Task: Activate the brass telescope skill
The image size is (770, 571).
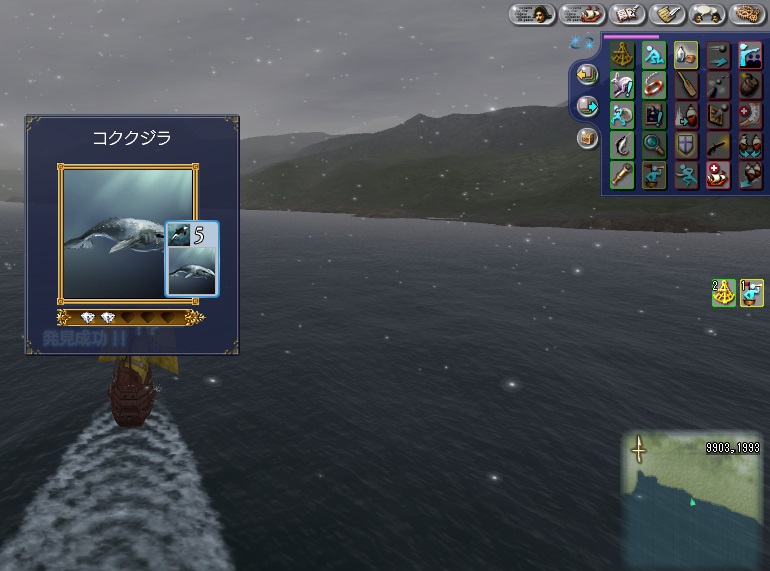Action: [622, 175]
